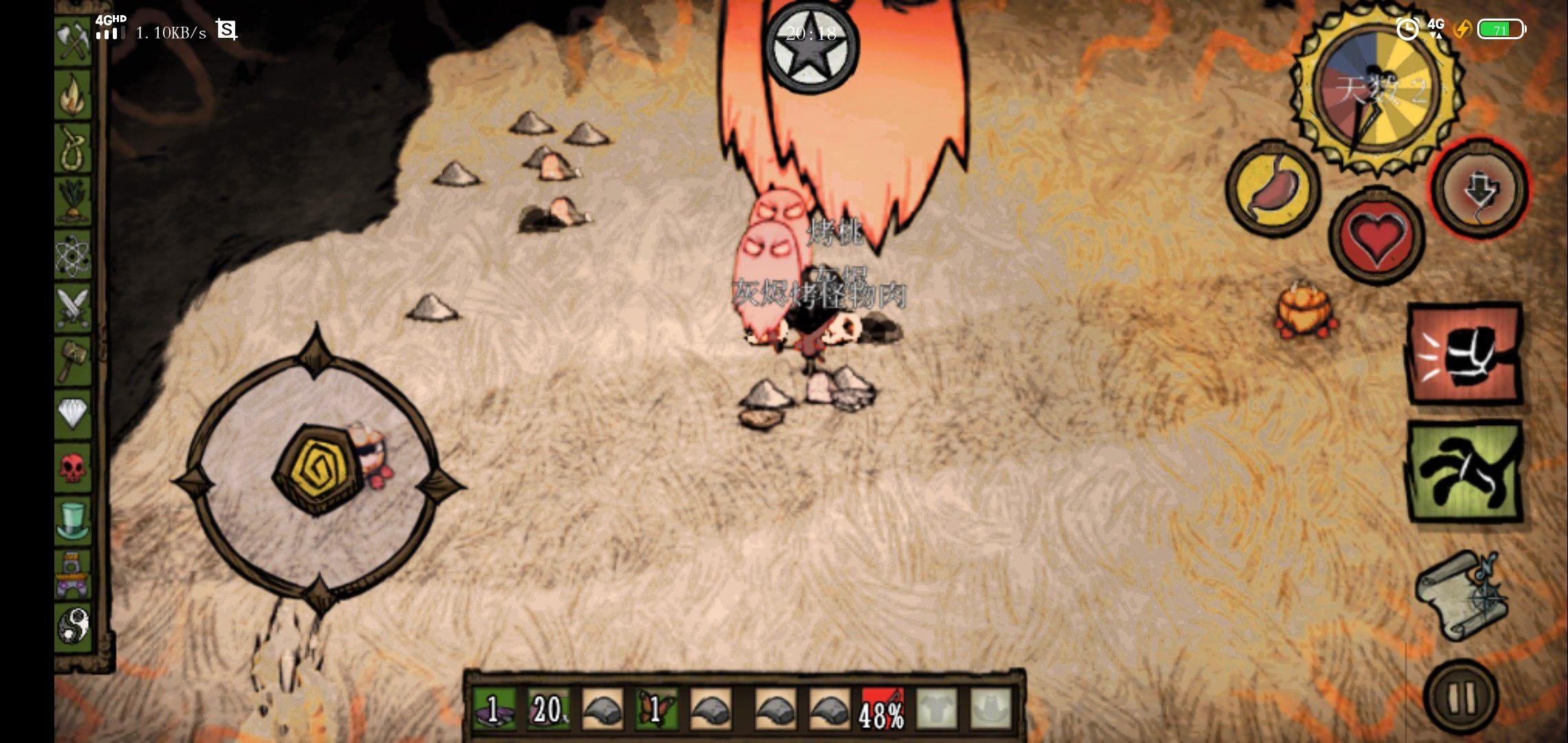Select the Refine tab with the white gem
The height and width of the screenshot is (743, 1568).
74,413
